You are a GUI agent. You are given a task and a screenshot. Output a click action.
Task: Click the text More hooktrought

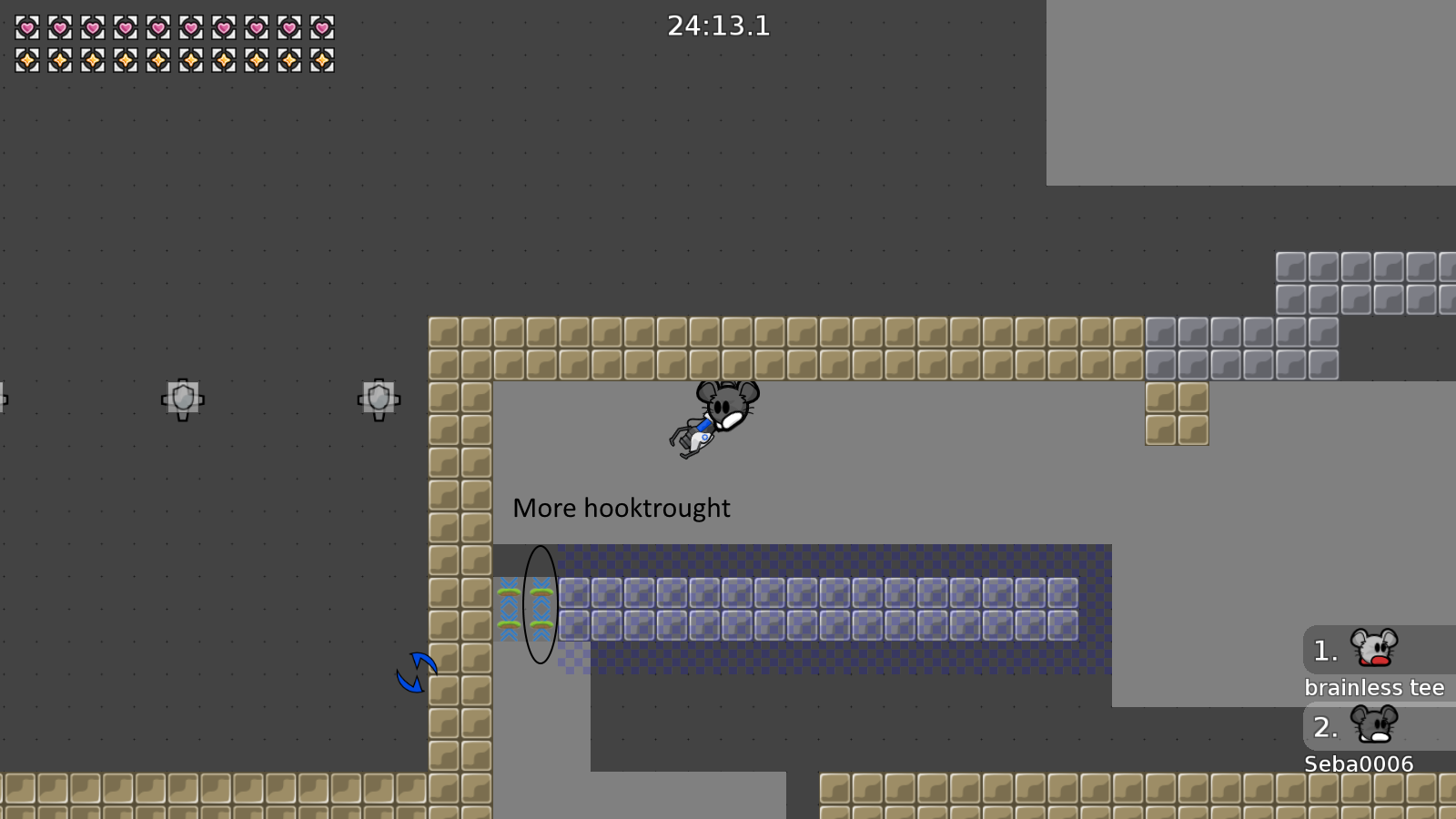622,508
